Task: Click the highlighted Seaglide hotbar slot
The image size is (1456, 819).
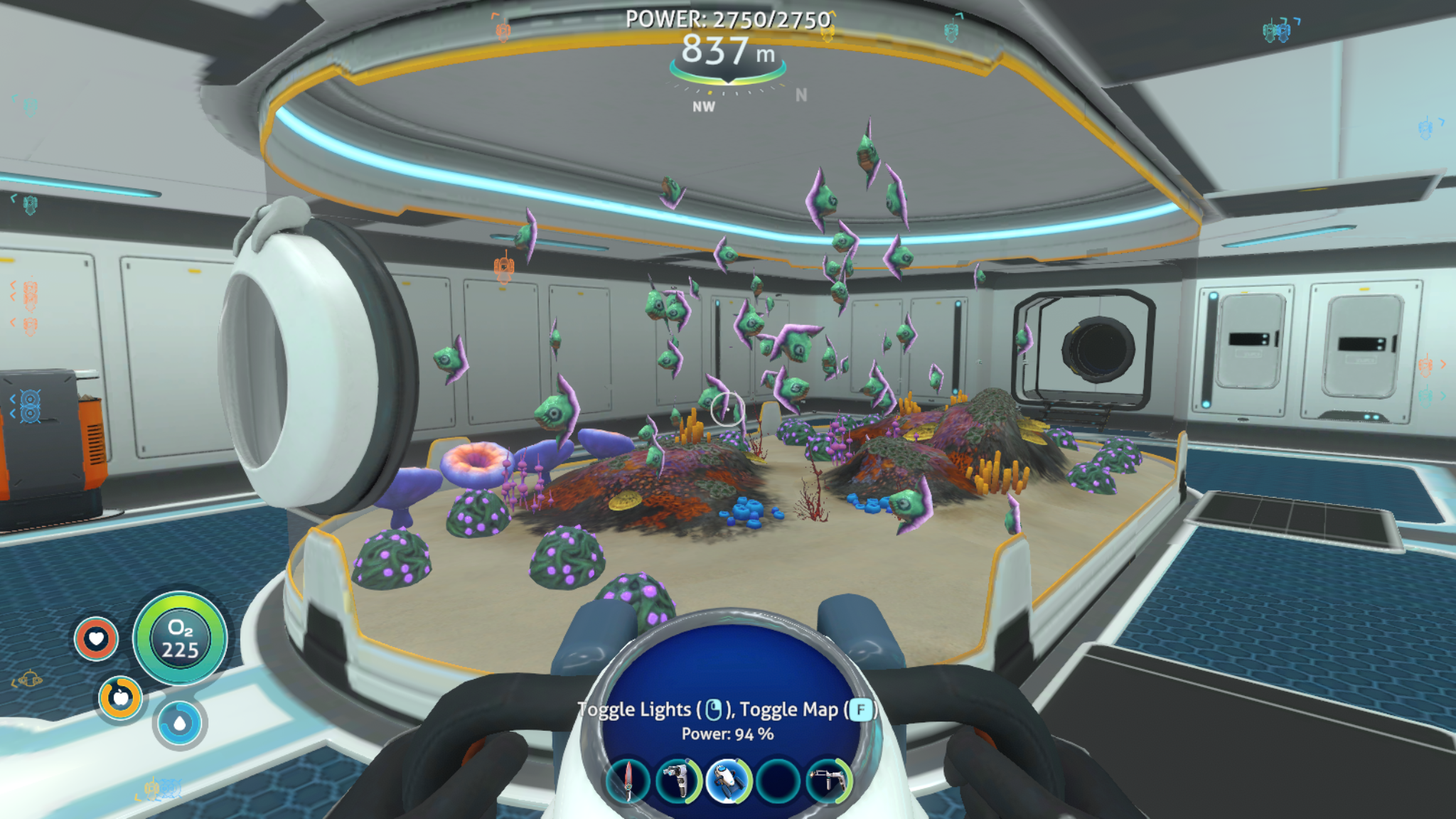Action: tap(728, 781)
